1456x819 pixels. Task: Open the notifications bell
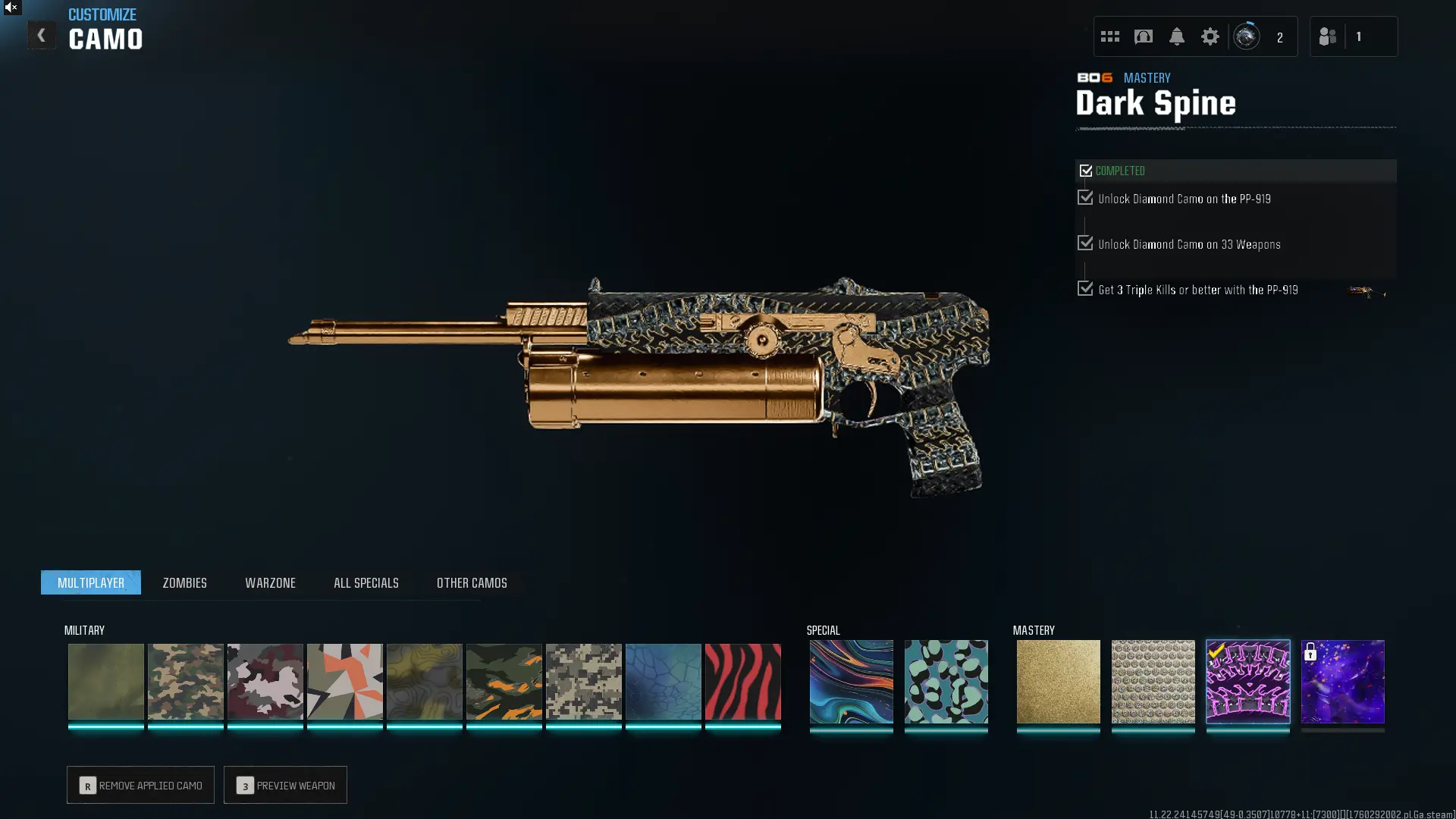tap(1176, 36)
